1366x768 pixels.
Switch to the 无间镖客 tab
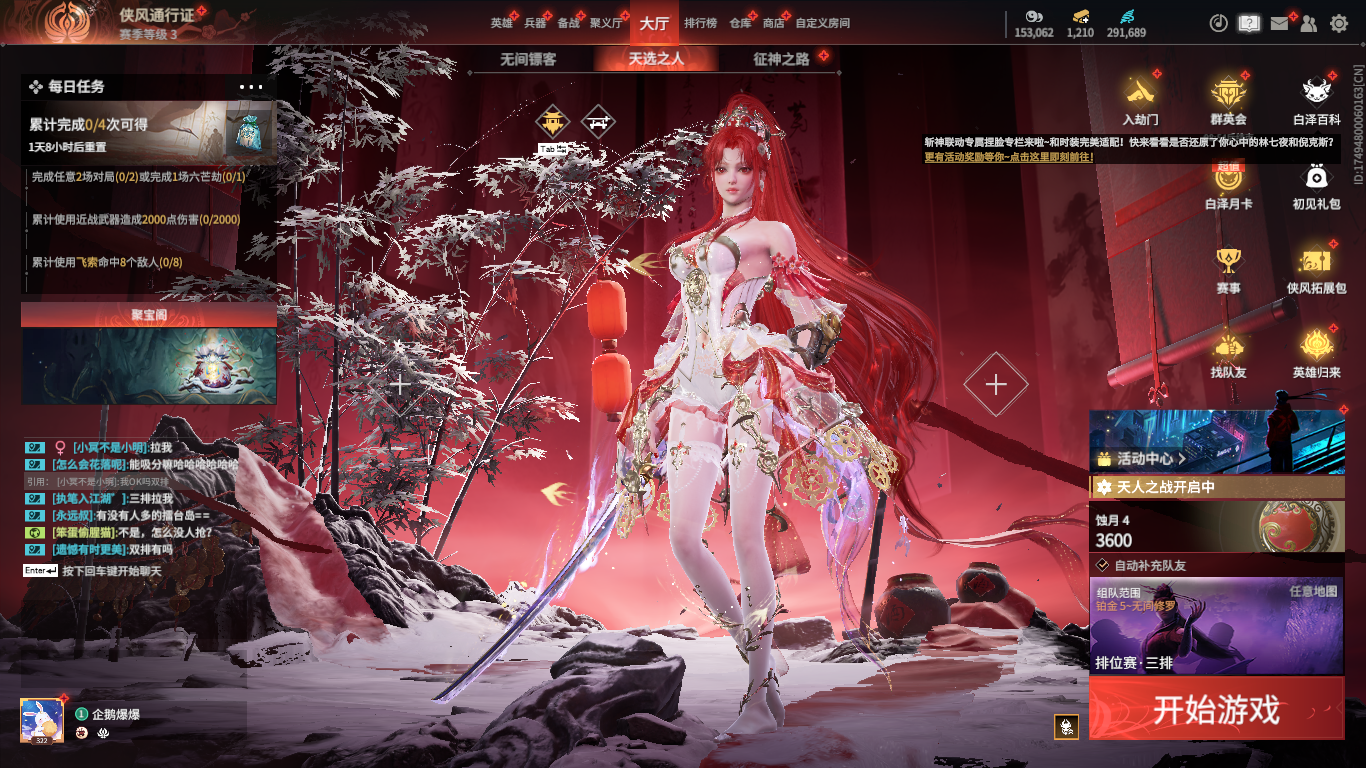click(x=528, y=59)
